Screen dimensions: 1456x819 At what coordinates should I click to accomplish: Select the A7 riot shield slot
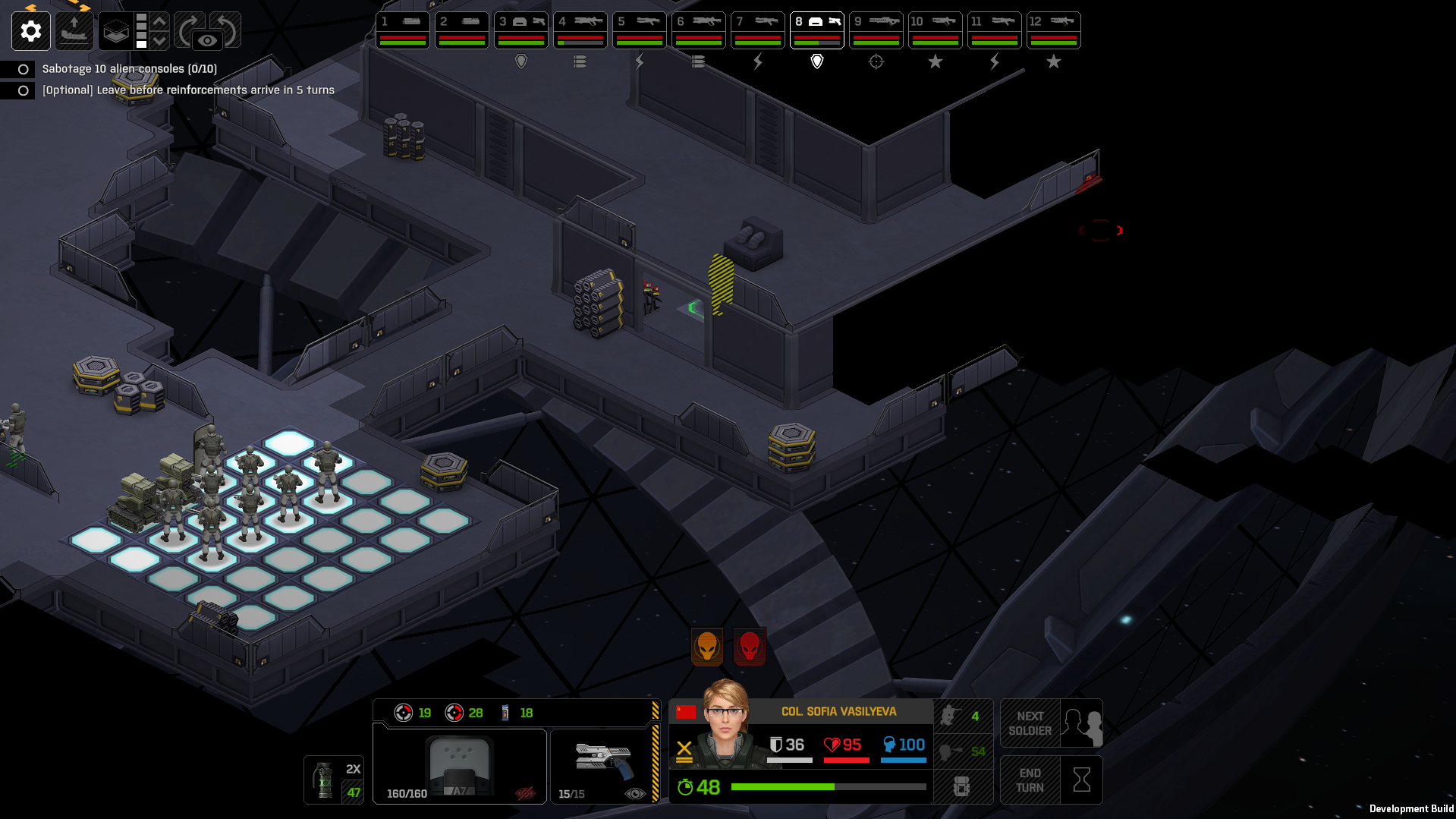(x=460, y=767)
